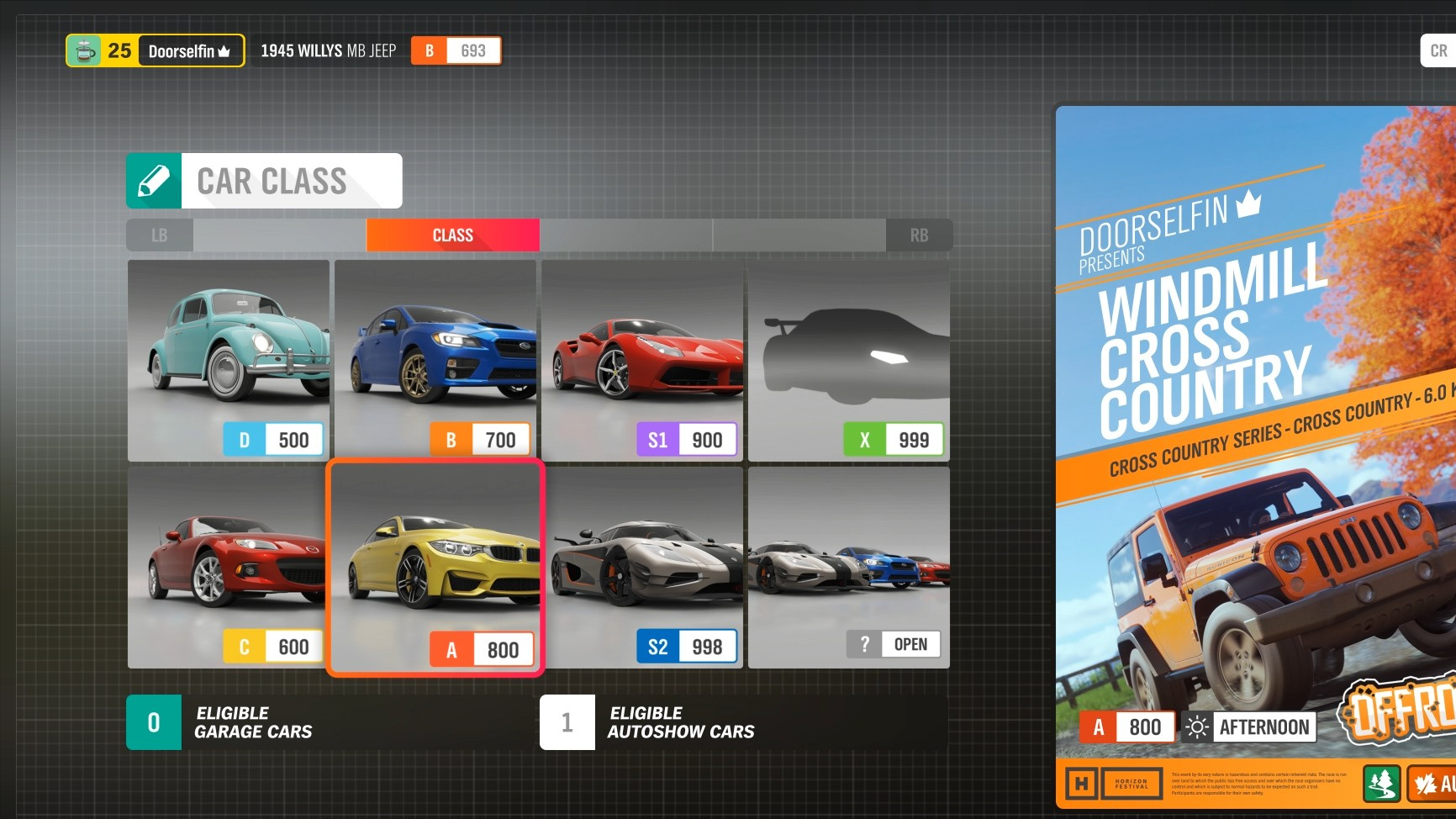Select the A 800 class BMW tile
Image resolution: width=1456 pixels, height=819 pixels.
435,567
